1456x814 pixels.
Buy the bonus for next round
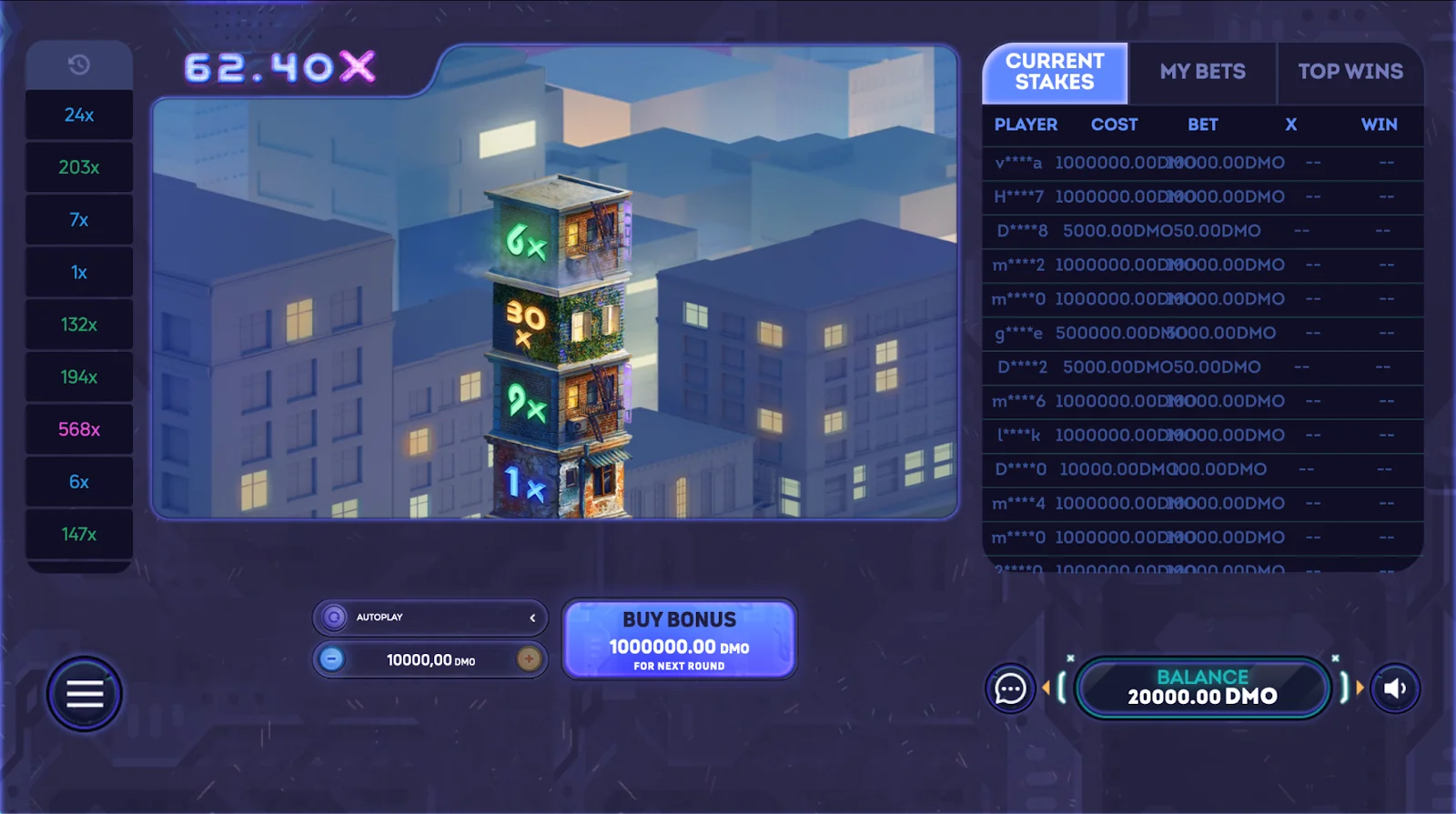(679, 639)
